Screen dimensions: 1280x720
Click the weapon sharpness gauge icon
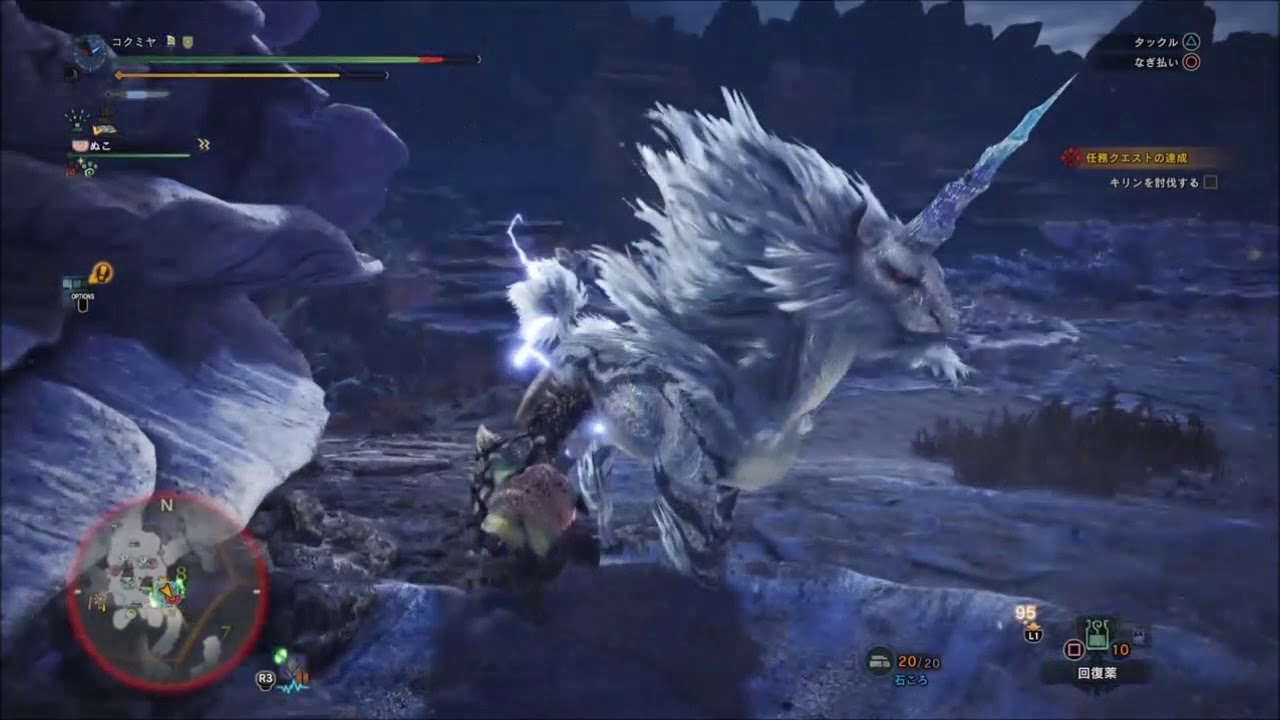click(140, 94)
